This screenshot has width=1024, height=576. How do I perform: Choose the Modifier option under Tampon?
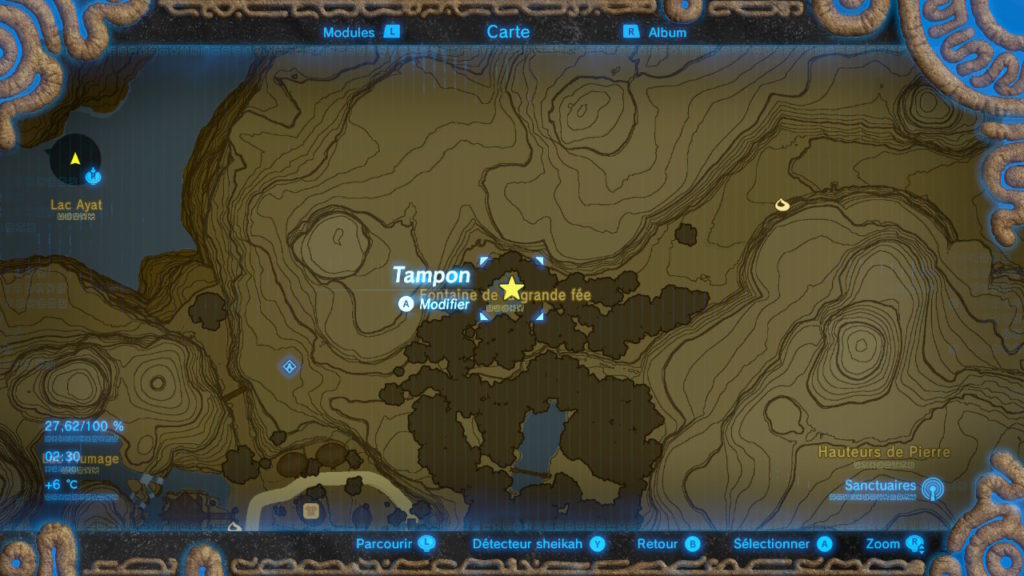436,304
